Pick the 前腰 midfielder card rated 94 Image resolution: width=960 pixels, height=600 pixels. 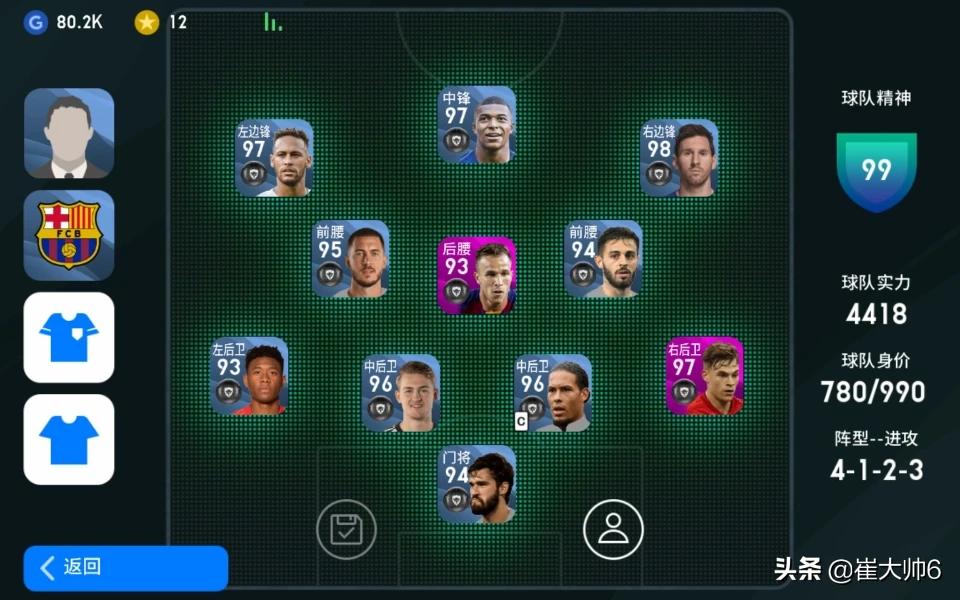(603, 259)
